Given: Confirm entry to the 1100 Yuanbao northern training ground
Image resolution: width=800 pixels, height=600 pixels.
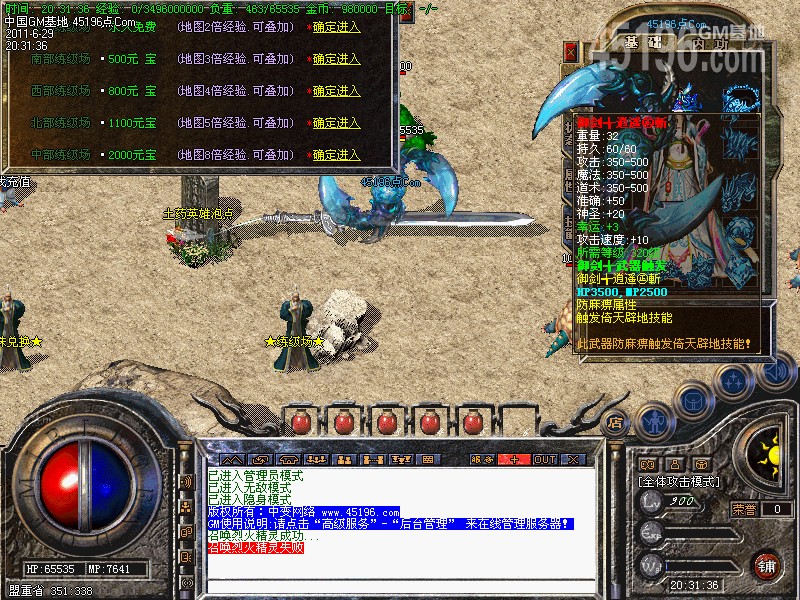Looking at the screenshot, I should tap(336, 123).
